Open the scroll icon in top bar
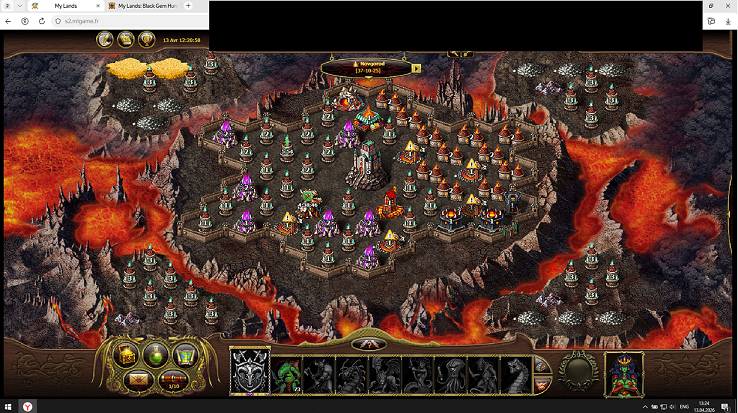The width and height of the screenshot is (738, 413). tap(126, 39)
